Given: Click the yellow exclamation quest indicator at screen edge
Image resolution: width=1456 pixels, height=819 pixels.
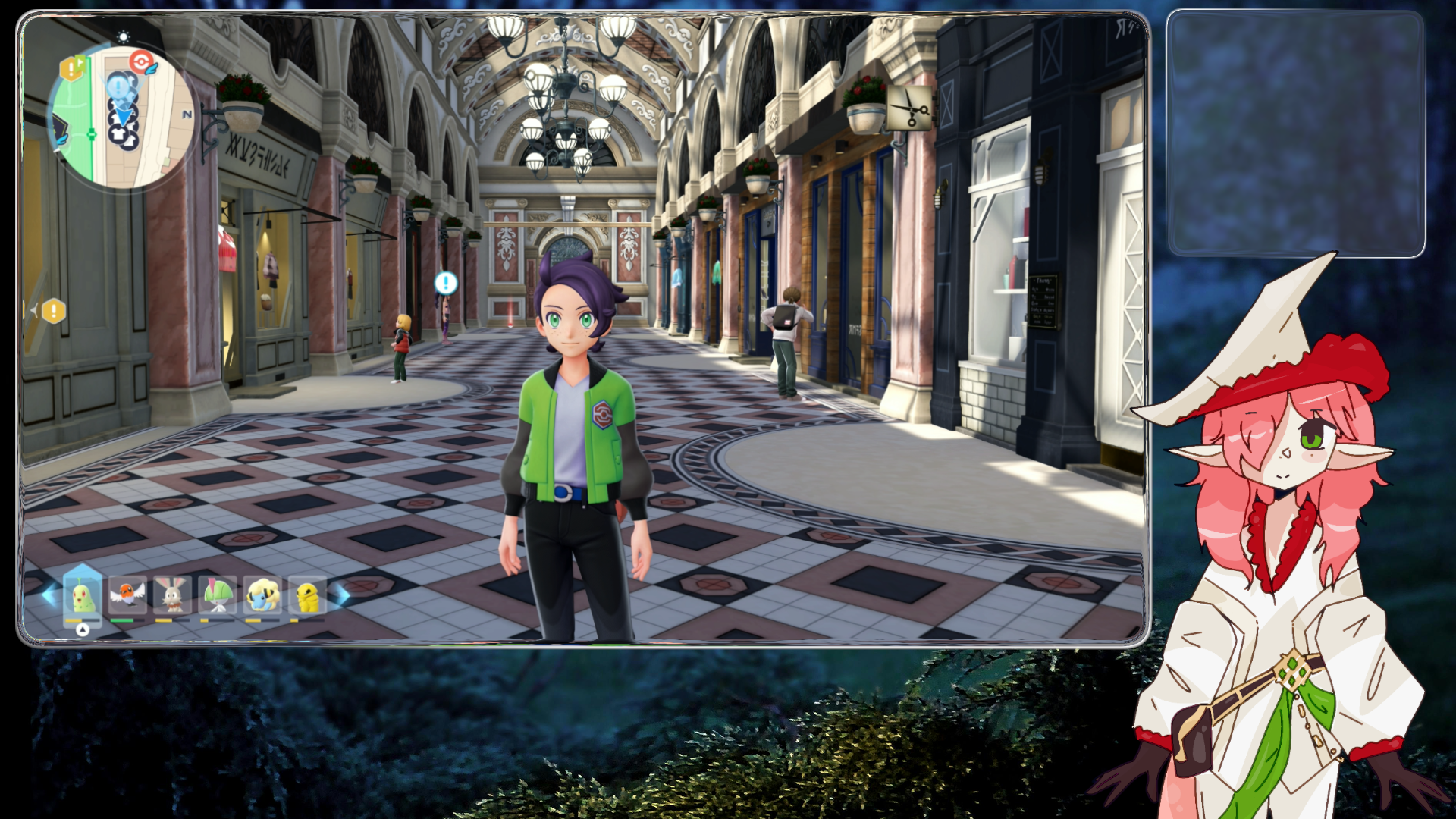Looking at the screenshot, I should pyautogui.click(x=54, y=311).
